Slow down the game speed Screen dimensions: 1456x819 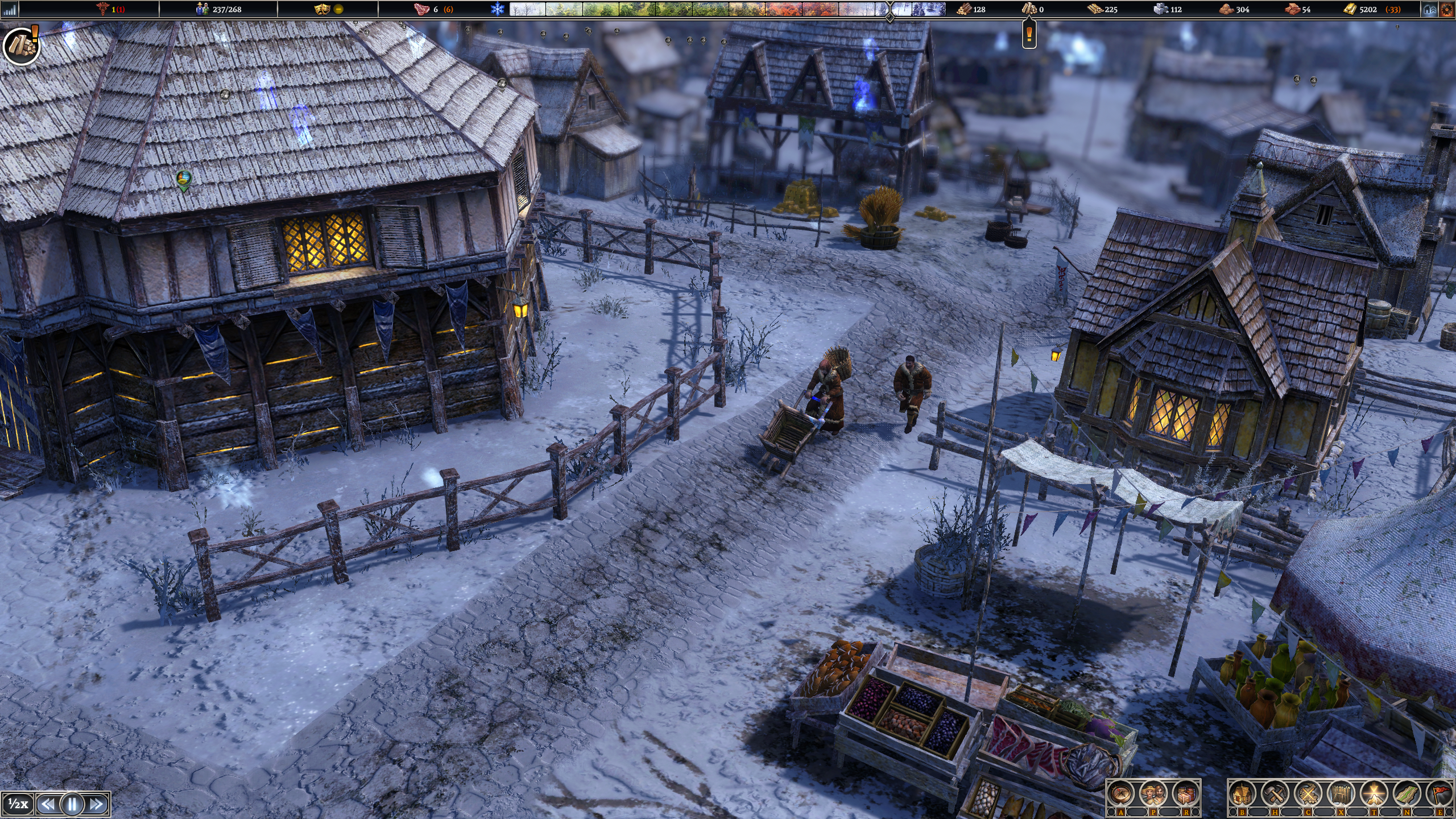tap(48, 804)
